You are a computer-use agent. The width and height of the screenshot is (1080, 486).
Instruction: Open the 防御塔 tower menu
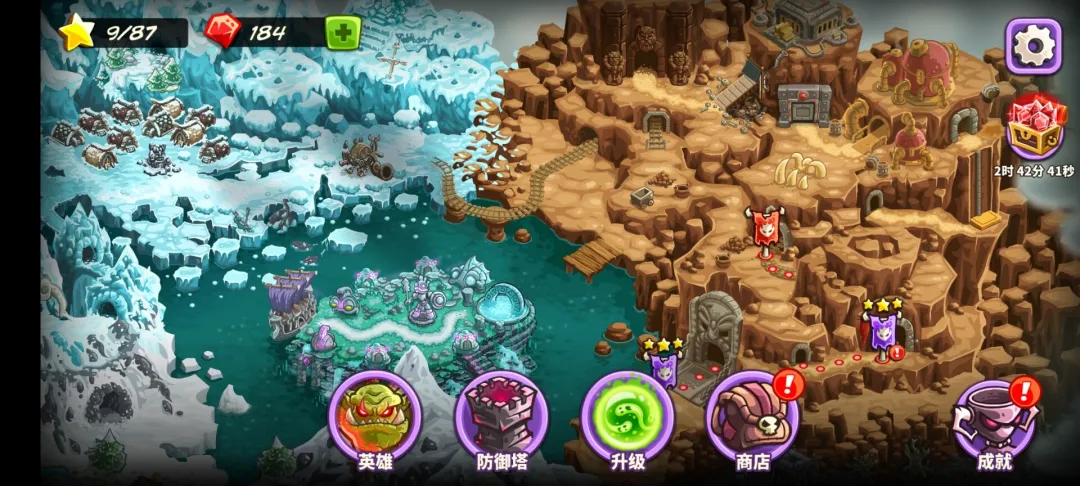pyautogui.click(x=501, y=417)
